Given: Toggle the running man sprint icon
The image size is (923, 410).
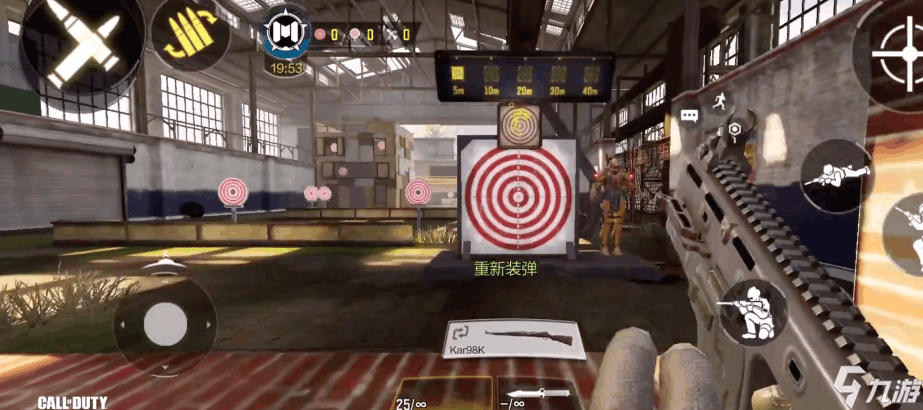Looking at the screenshot, I should [719, 100].
